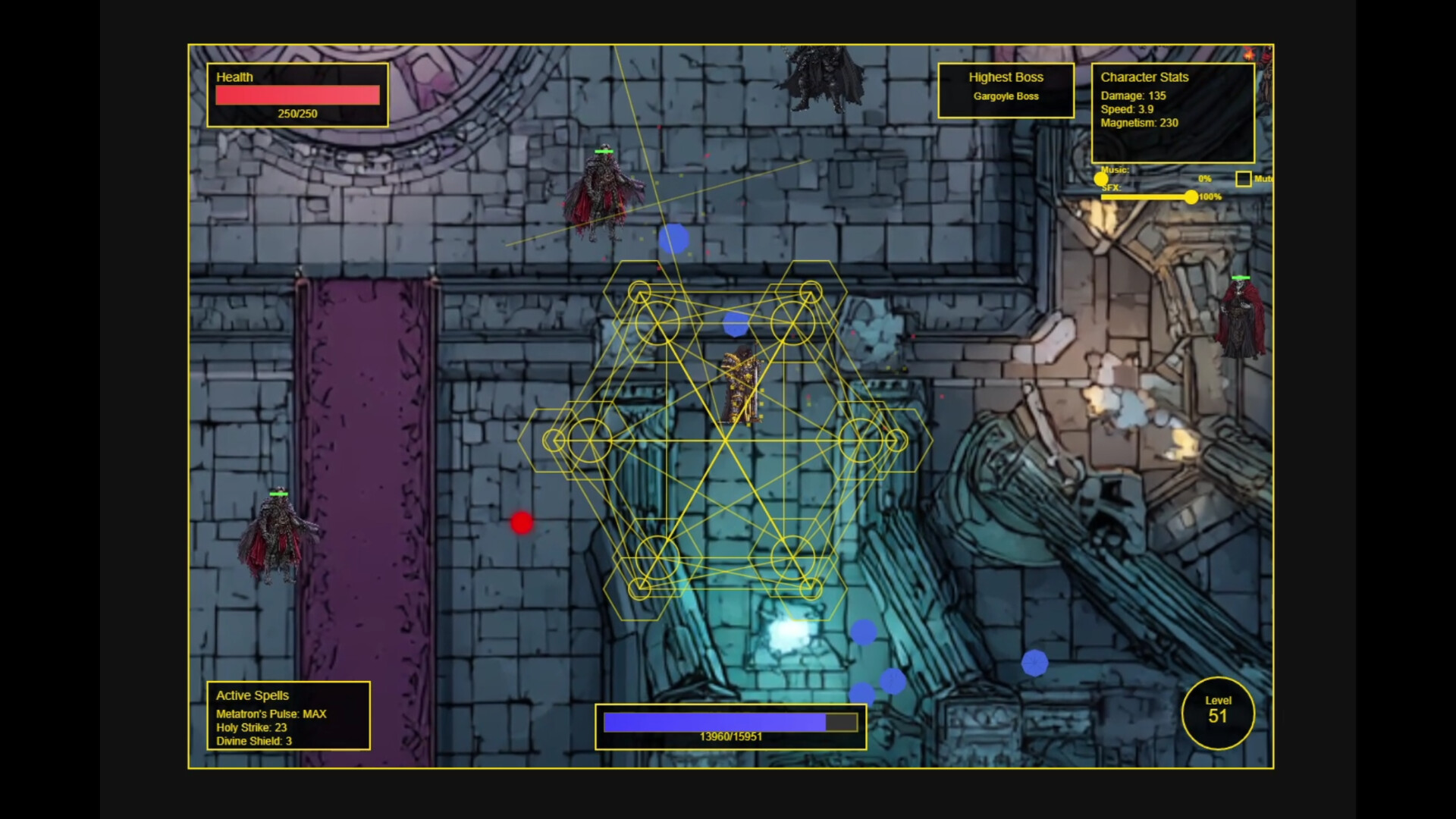The image size is (1456, 819).
Task: Select the Metatron's Pulse: MAX spell entry
Action: (270, 714)
